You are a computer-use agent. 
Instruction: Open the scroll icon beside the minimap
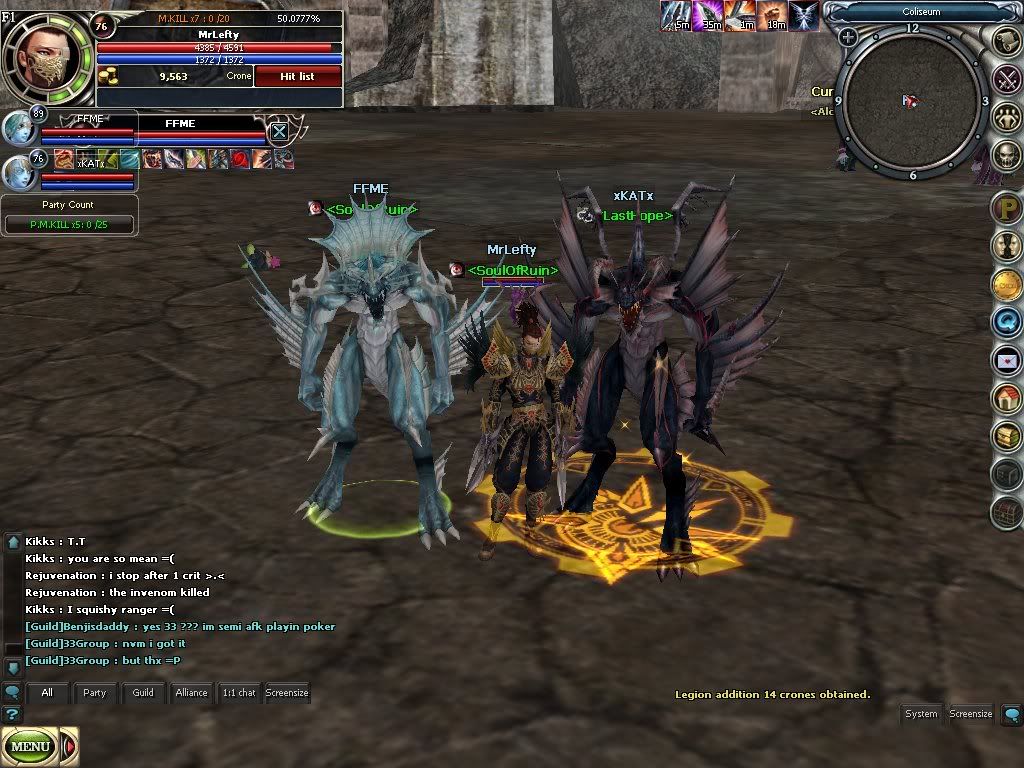(x=1006, y=40)
